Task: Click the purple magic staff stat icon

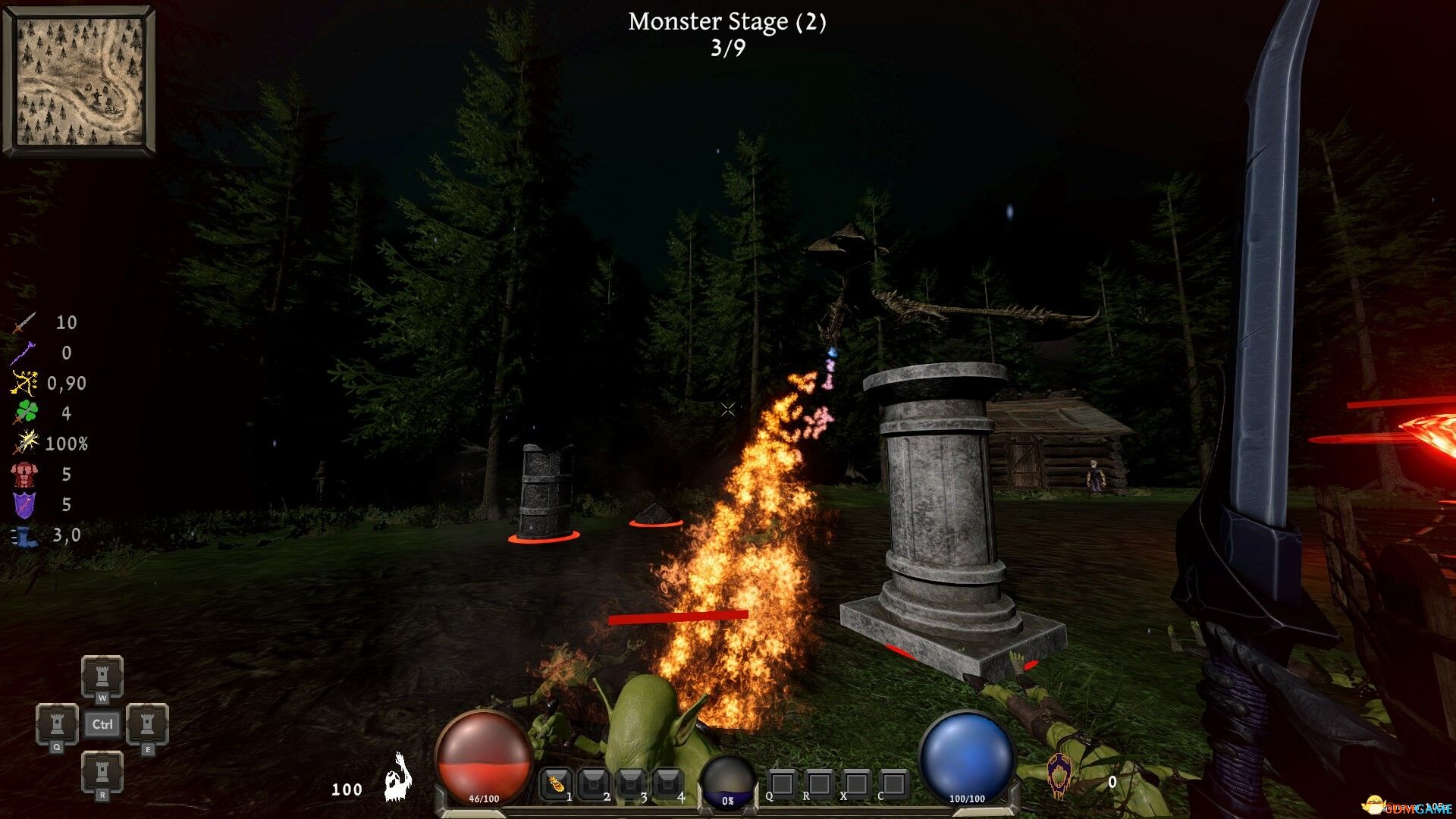Action: click(x=24, y=353)
